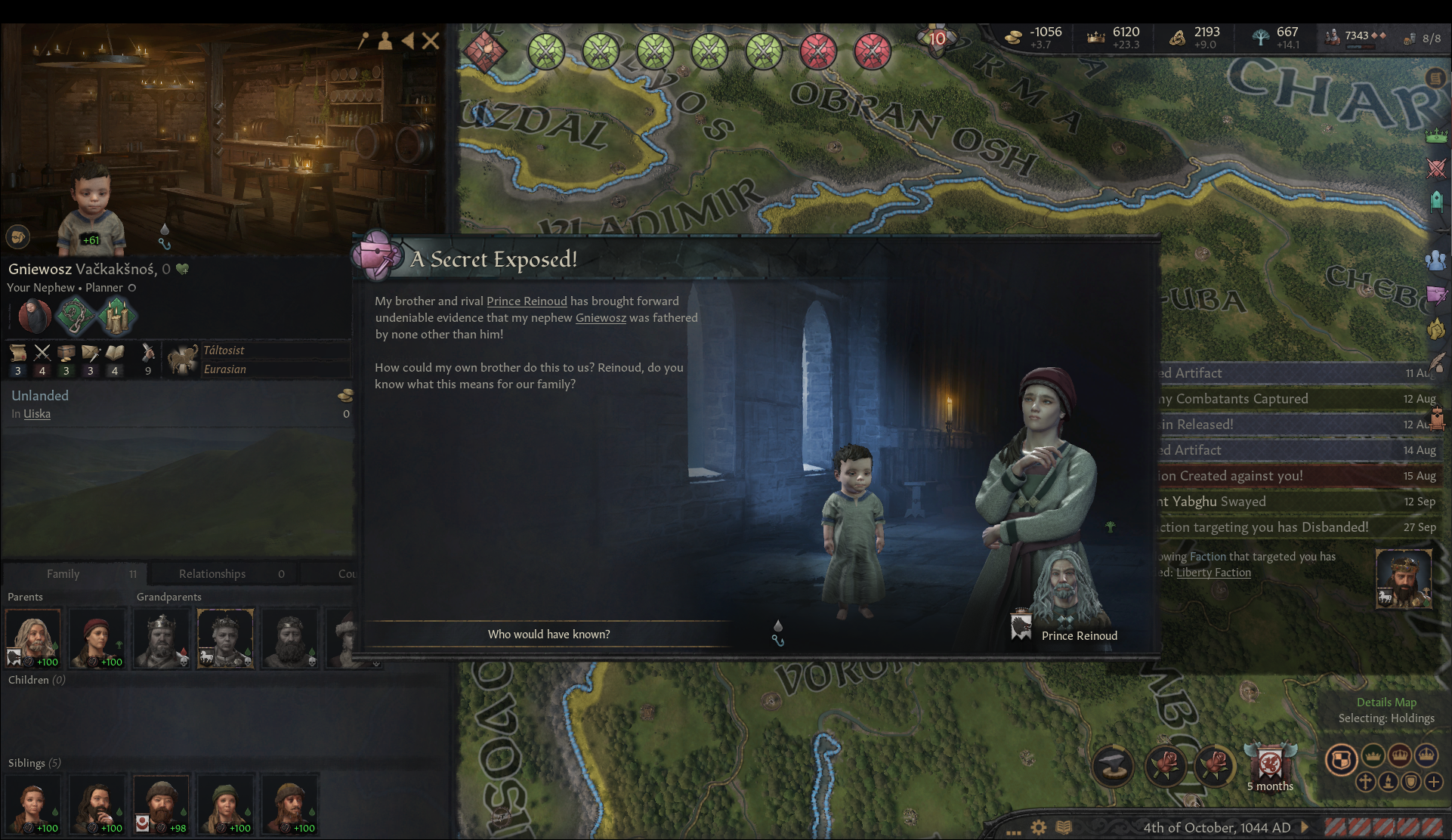Follow the Prince Reinoud link in event text
This screenshot has height=840, width=1452.
[x=526, y=301]
